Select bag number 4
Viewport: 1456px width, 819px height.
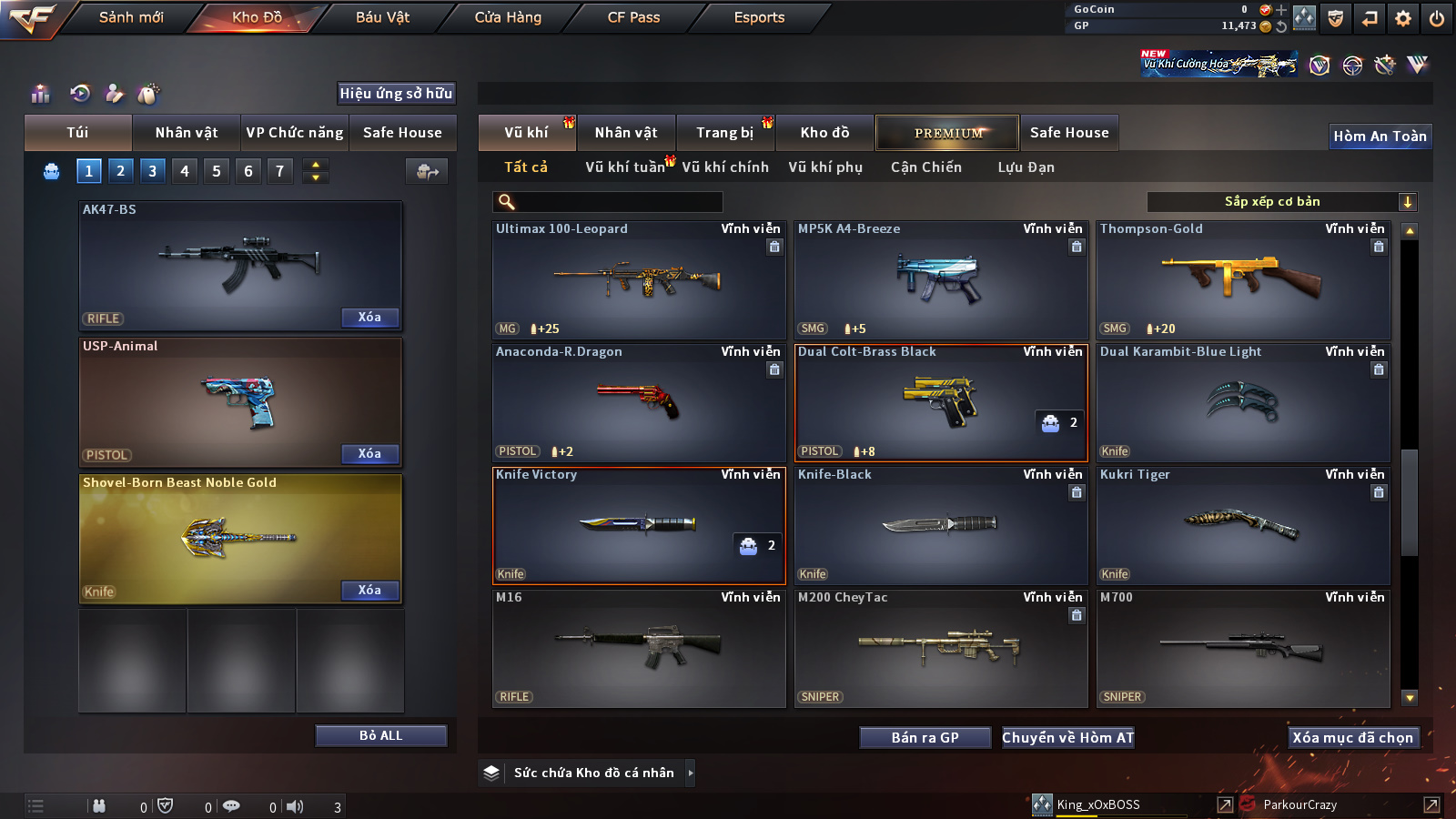point(185,171)
